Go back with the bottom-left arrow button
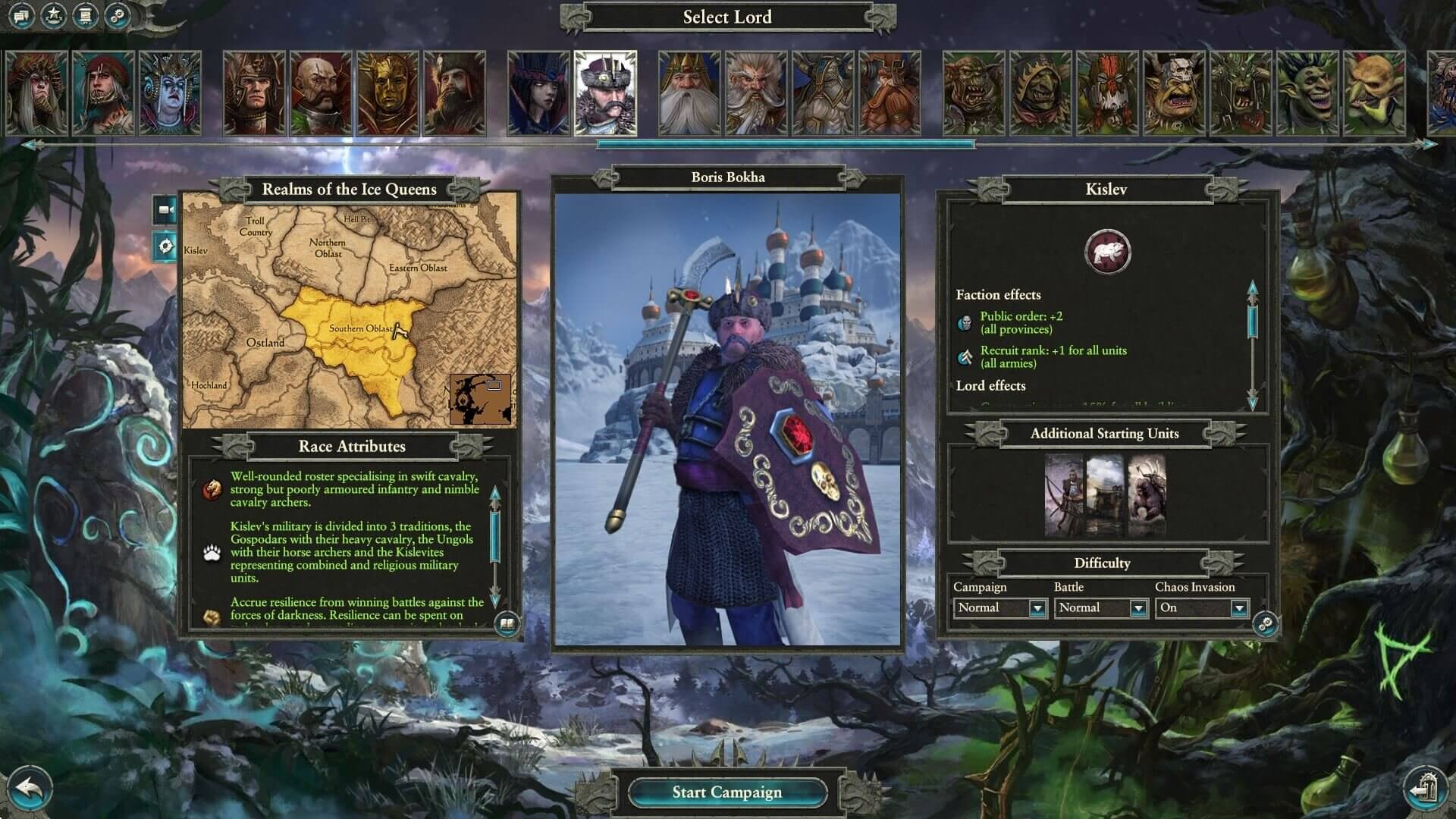This screenshot has height=819, width=1456. (29, 790)
